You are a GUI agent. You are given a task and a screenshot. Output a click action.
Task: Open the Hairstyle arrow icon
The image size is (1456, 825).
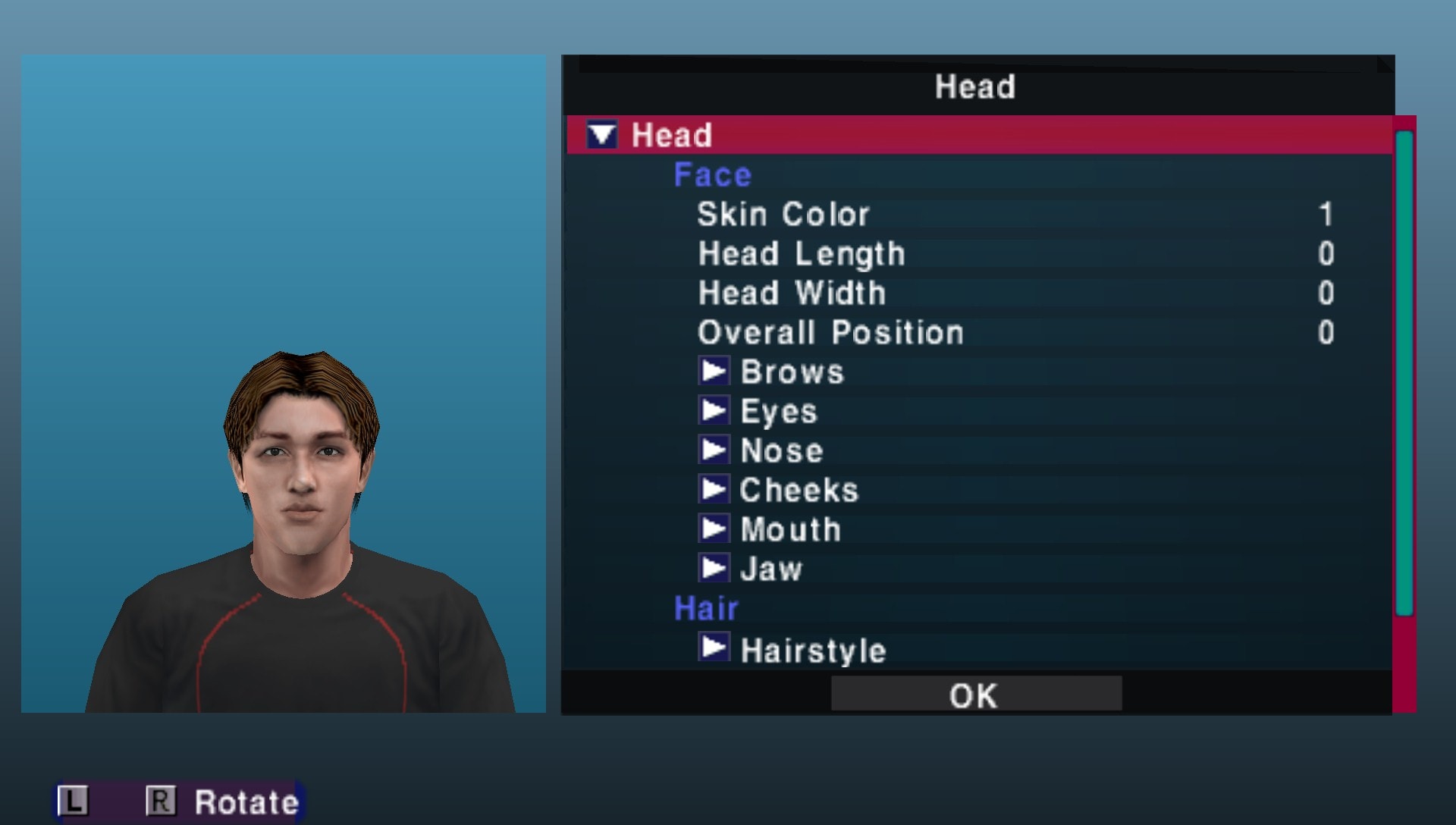714,648
